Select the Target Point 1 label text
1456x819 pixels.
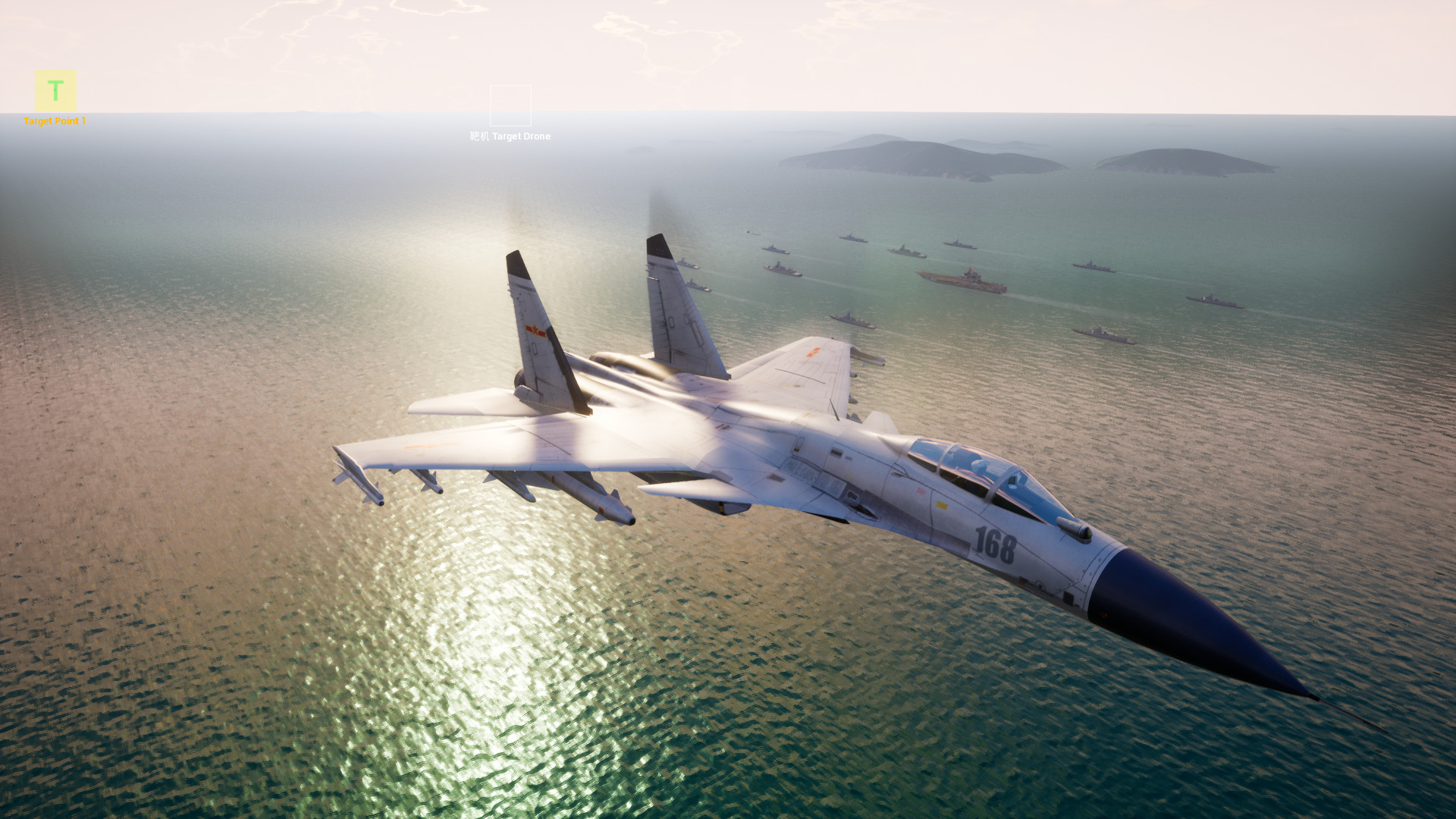(55, 119)
